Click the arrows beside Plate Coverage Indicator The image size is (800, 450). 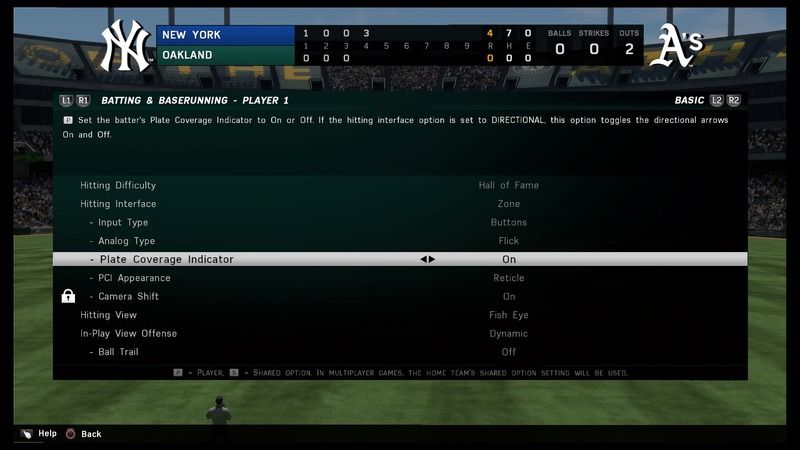click(x=427, y=260)
